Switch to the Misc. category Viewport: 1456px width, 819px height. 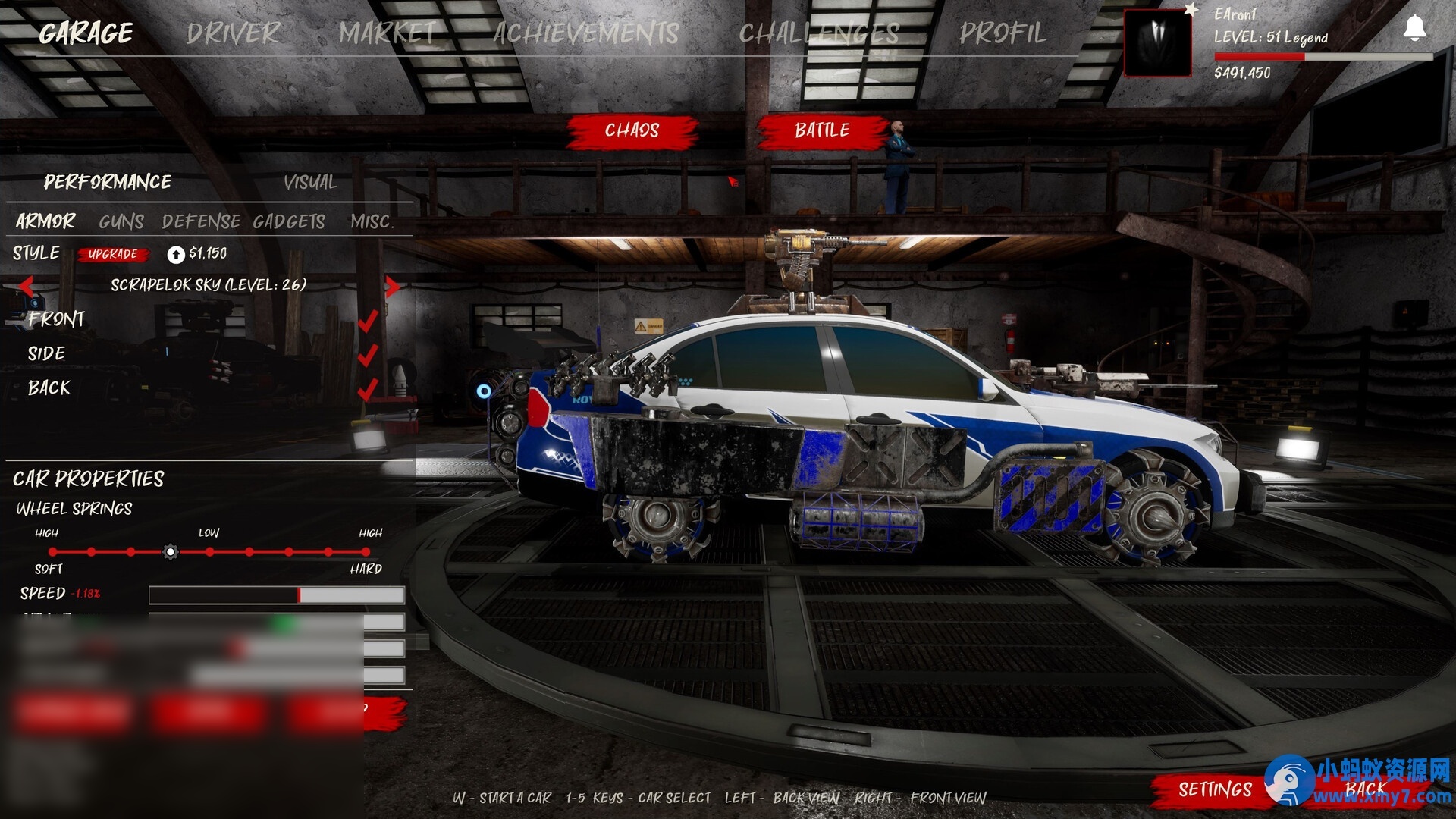click(x=372, y=221)
